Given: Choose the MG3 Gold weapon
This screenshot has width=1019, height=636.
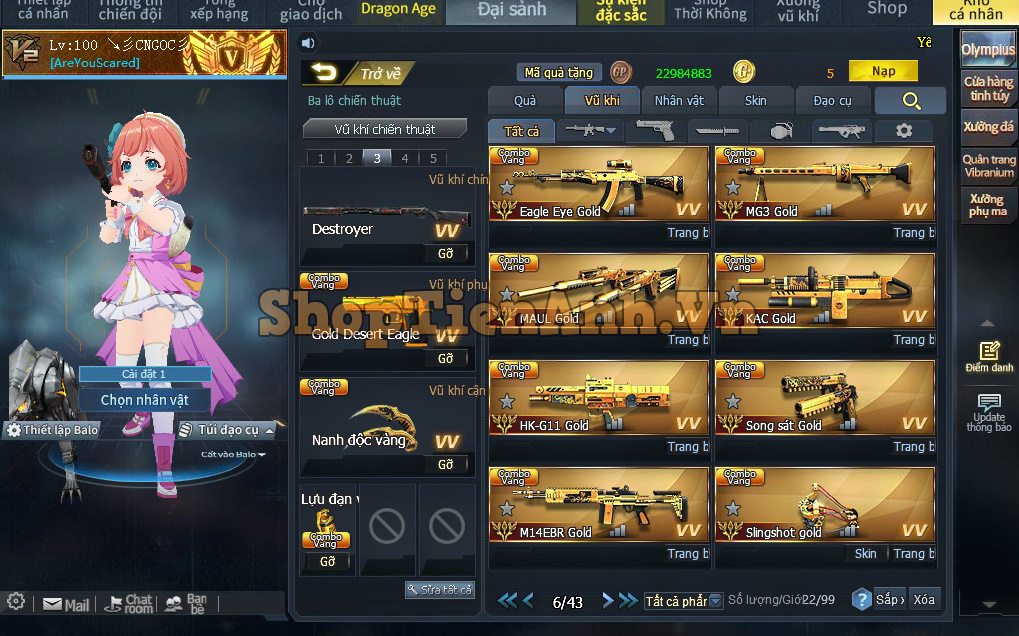Looking at the screenshot, I should [824, 184].
